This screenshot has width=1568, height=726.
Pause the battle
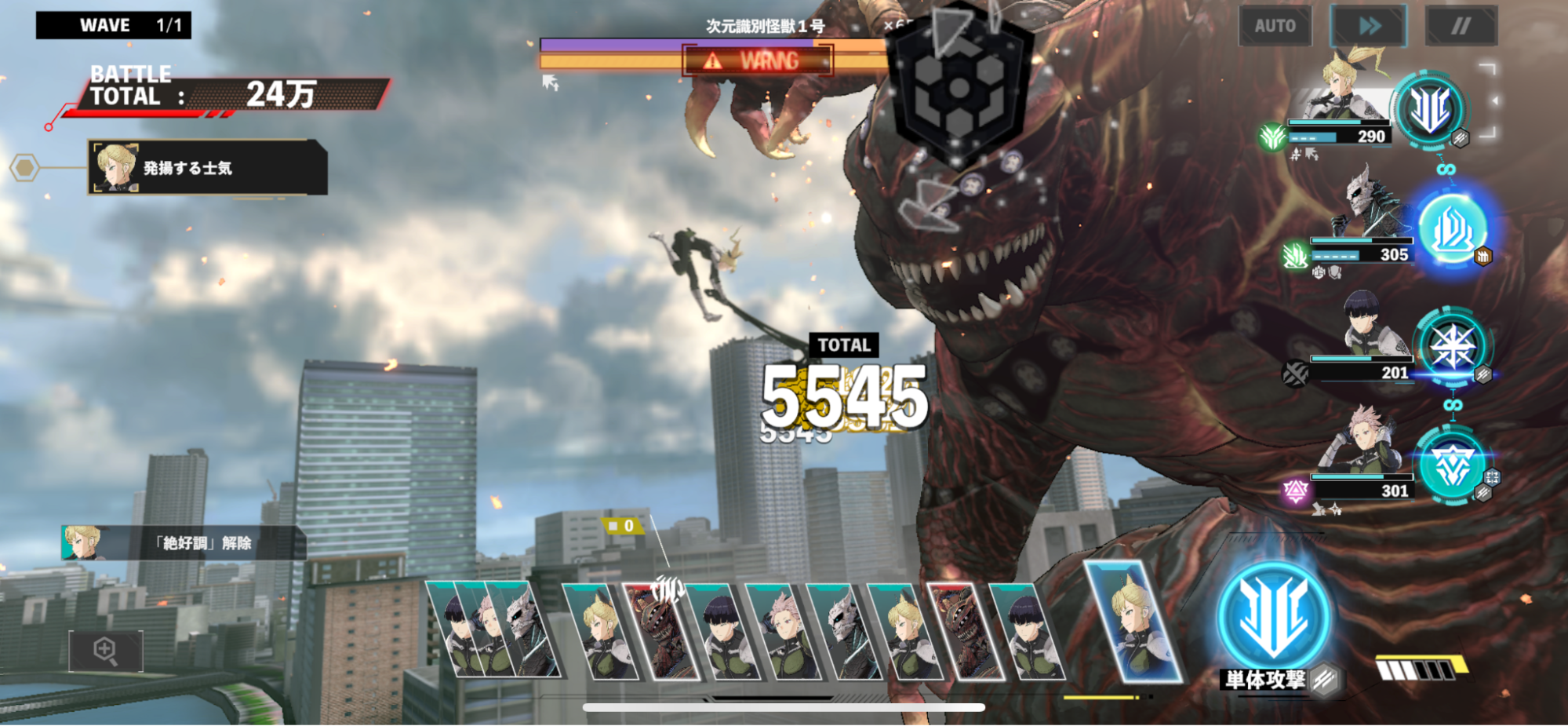coord(1461,26)
